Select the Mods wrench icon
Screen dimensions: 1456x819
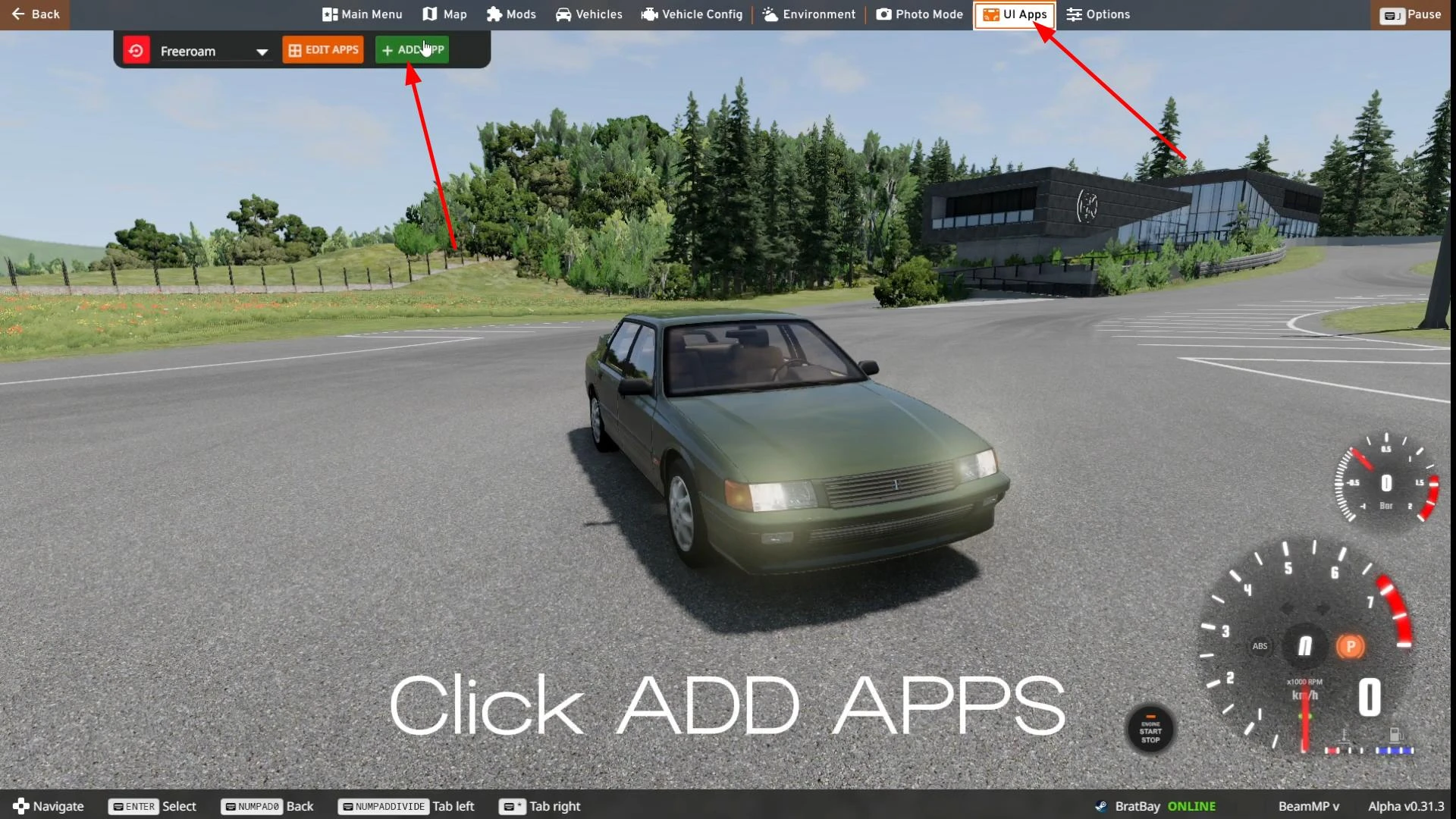click(494, 14)
